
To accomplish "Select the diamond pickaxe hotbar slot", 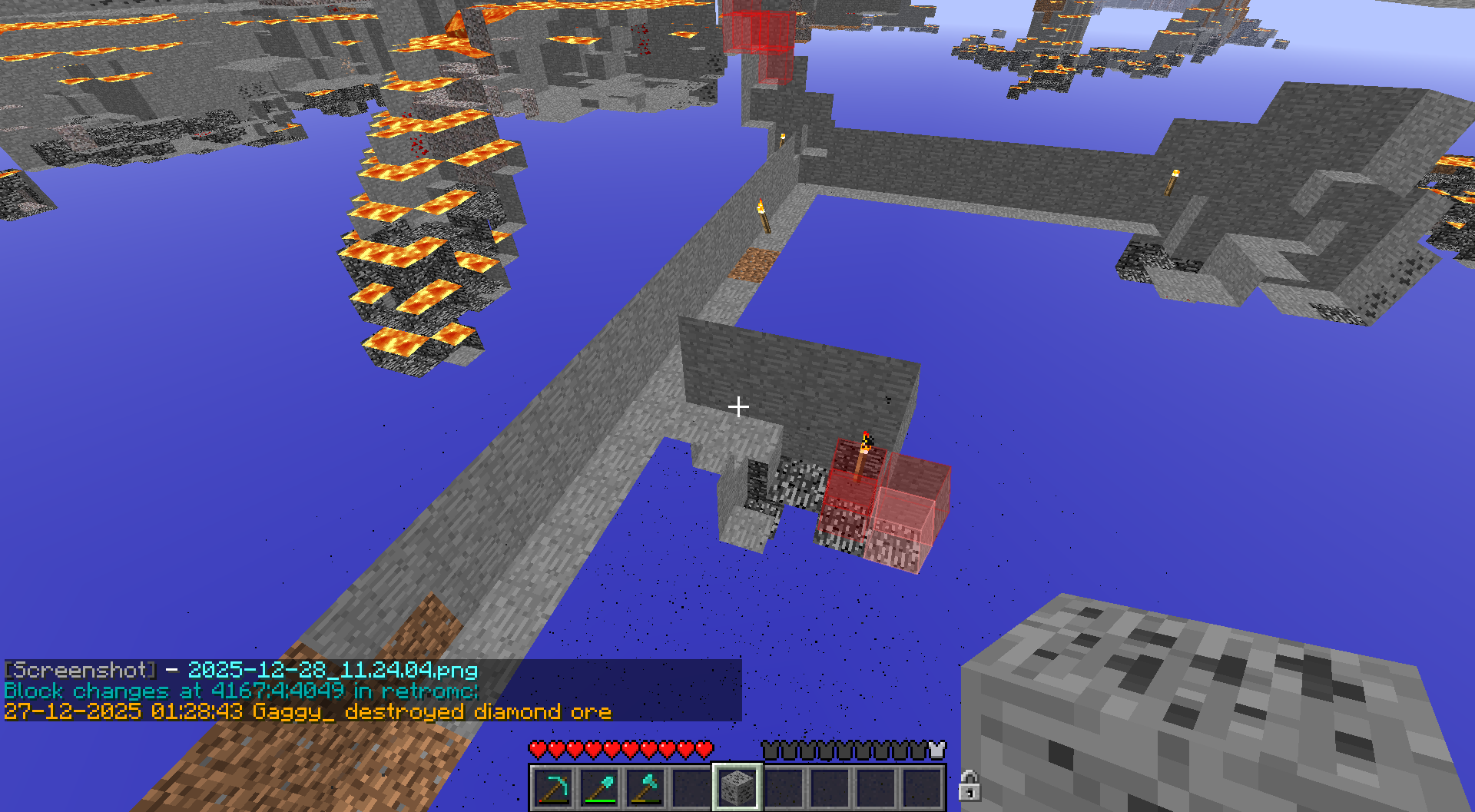I will coord(553,787).
